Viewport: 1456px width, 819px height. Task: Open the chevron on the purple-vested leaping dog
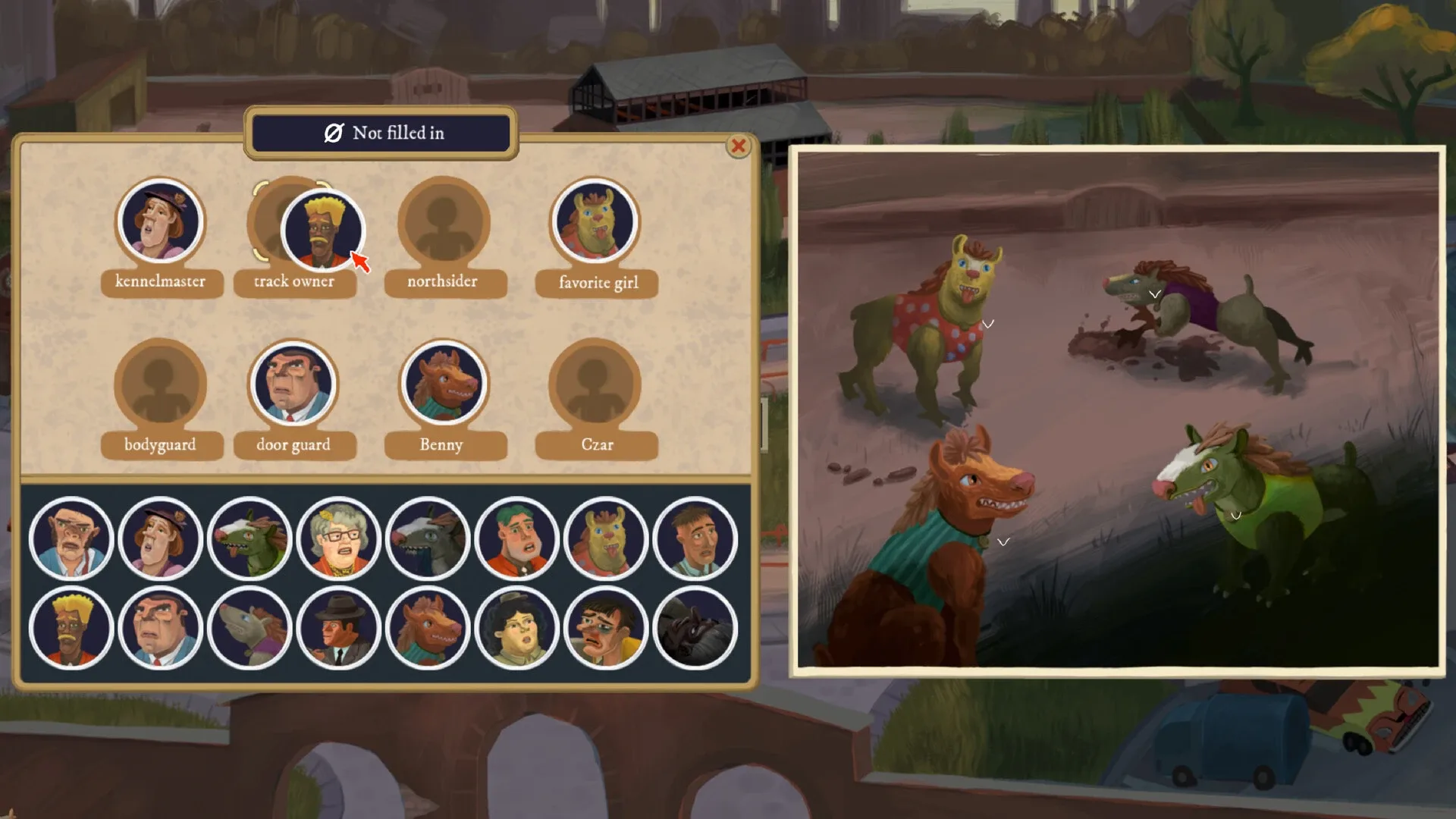click(x=1156, y=296)
